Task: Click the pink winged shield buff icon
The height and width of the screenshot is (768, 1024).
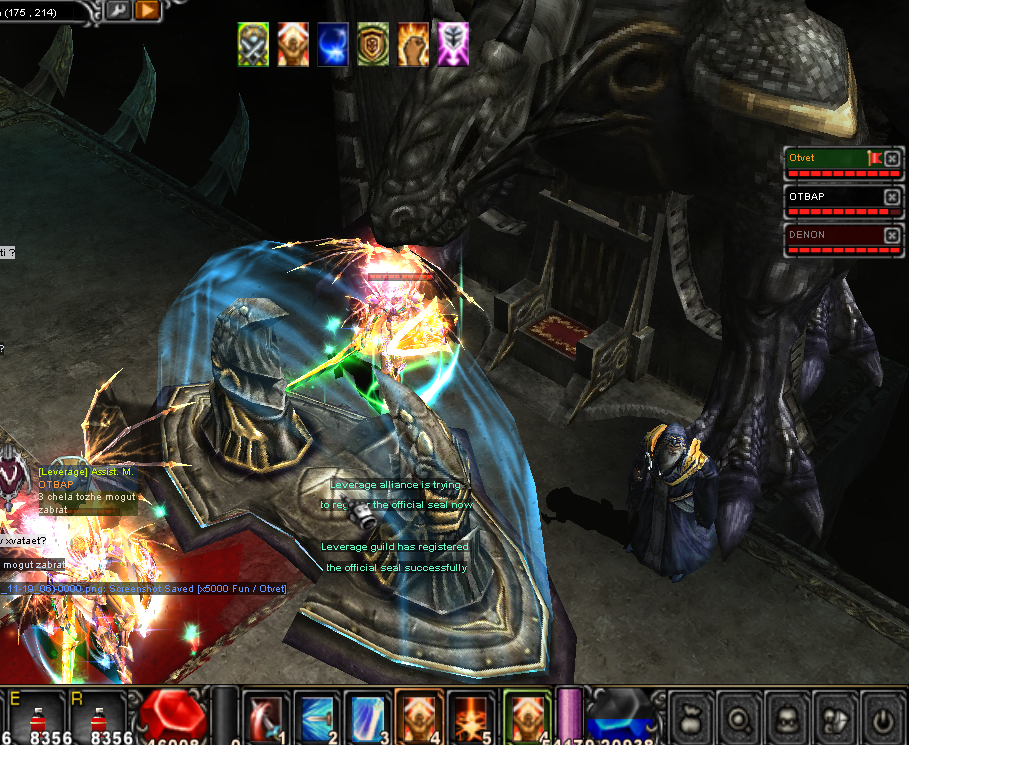Action: pos(453,45)
